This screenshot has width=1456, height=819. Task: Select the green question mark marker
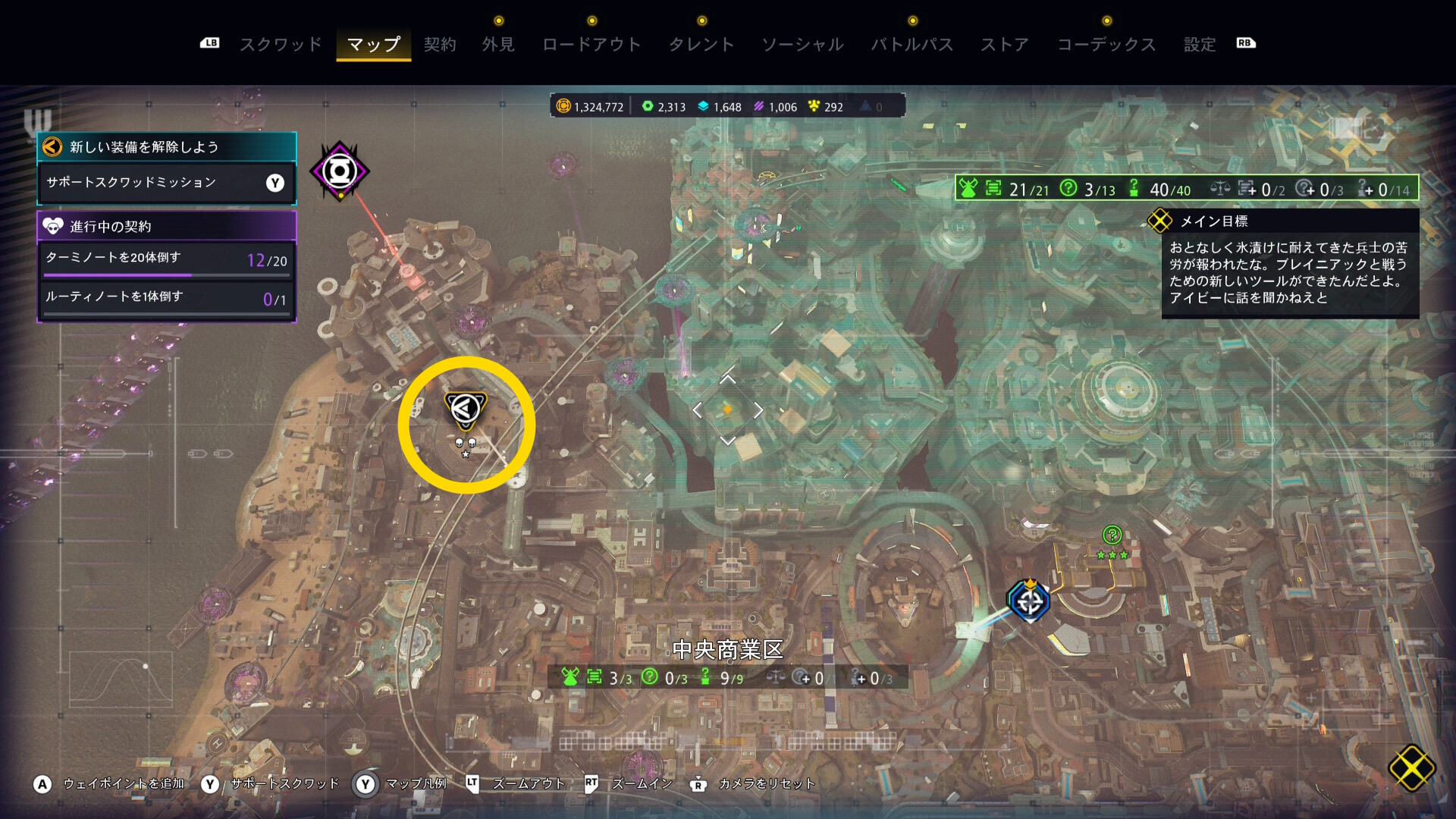pos(1112,535)
